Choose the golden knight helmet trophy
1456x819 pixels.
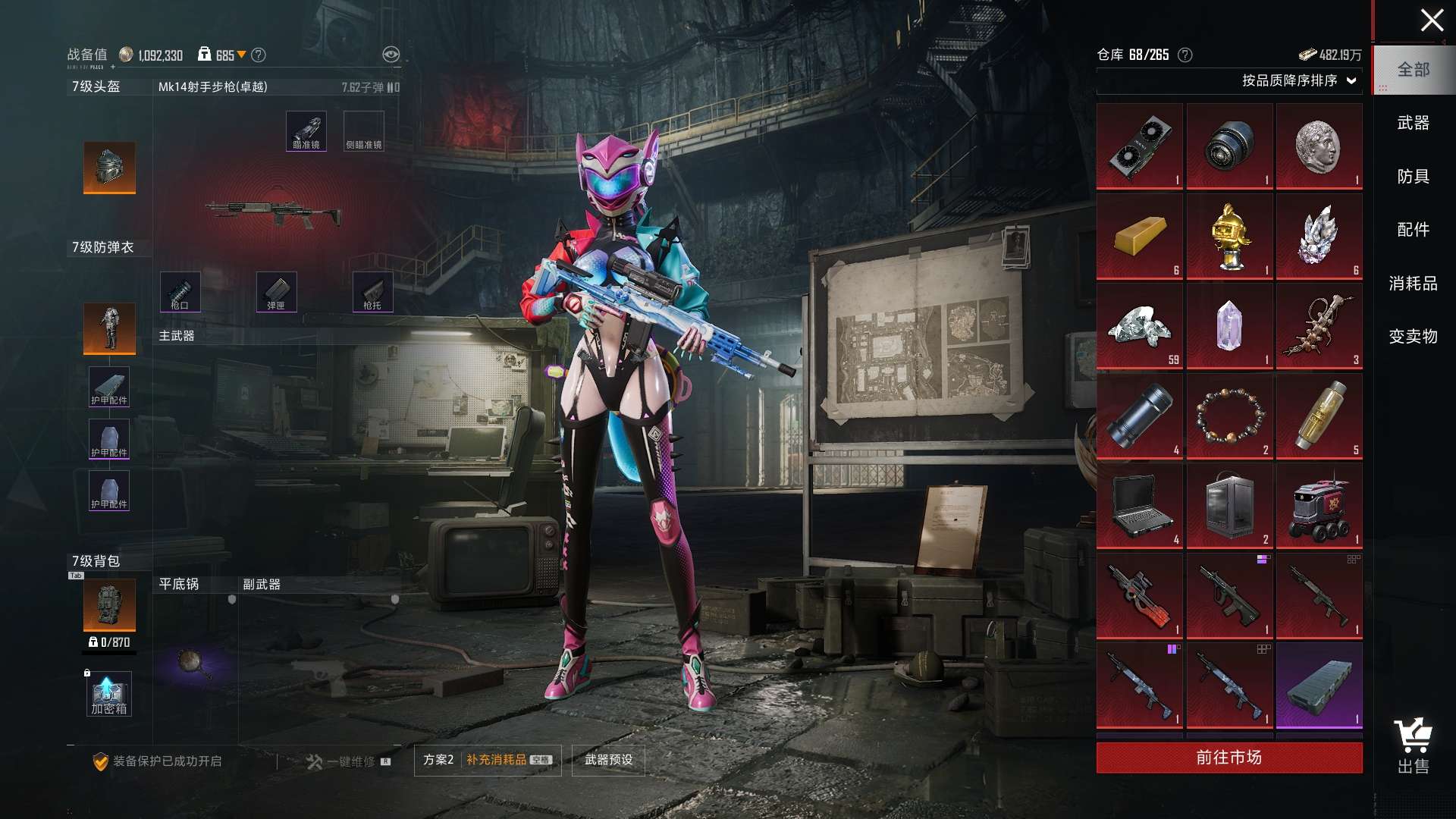tap(1229, 236)
